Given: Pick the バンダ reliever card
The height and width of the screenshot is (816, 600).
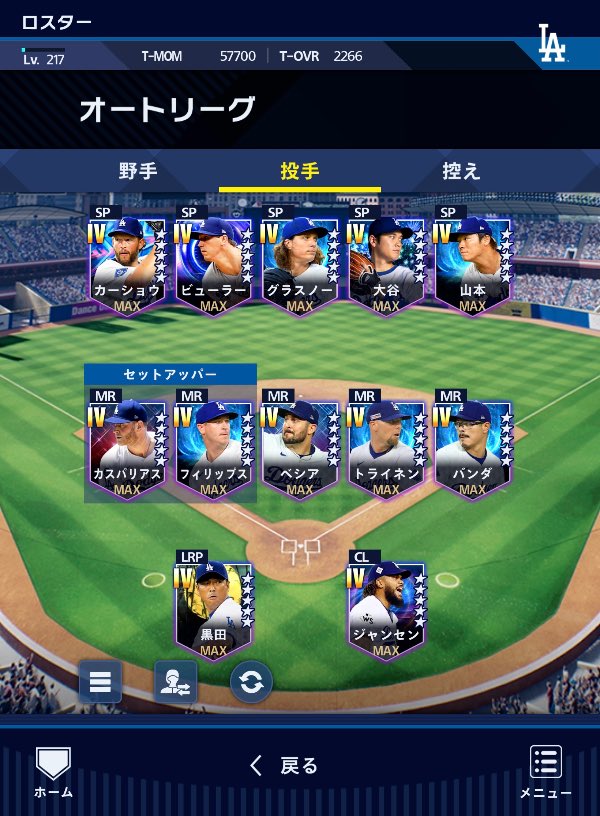Looking at the screenshot, I should click(472, 446).
